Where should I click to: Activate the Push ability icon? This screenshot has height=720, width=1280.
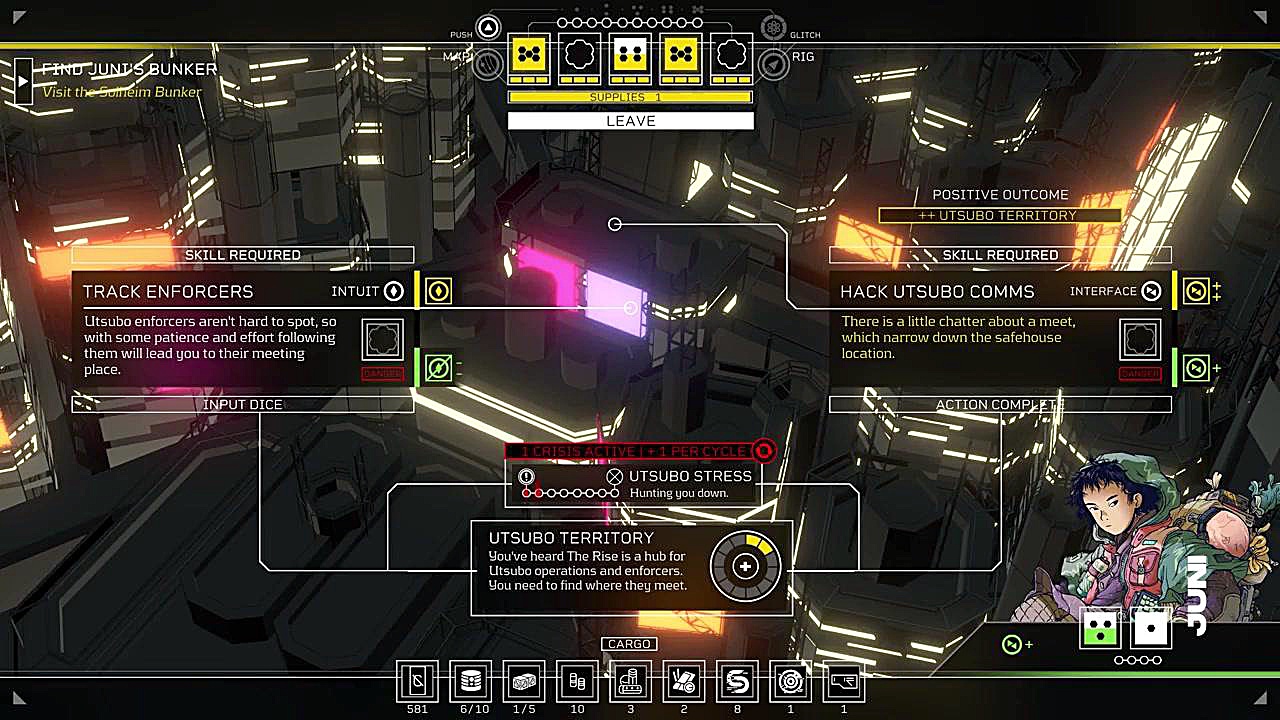point(488,28)
